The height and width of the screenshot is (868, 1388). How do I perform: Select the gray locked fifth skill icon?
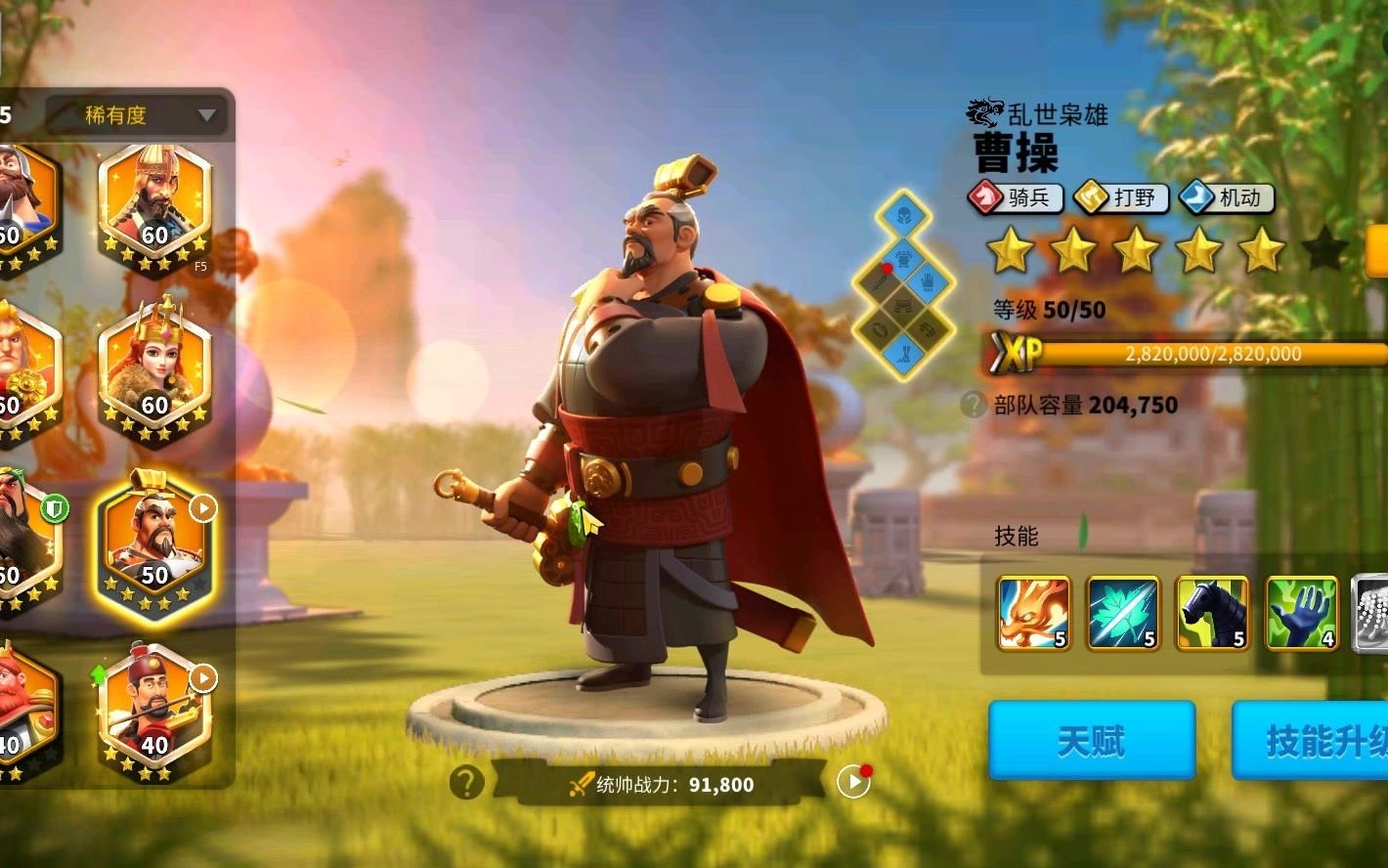[x=1370, y=613]
